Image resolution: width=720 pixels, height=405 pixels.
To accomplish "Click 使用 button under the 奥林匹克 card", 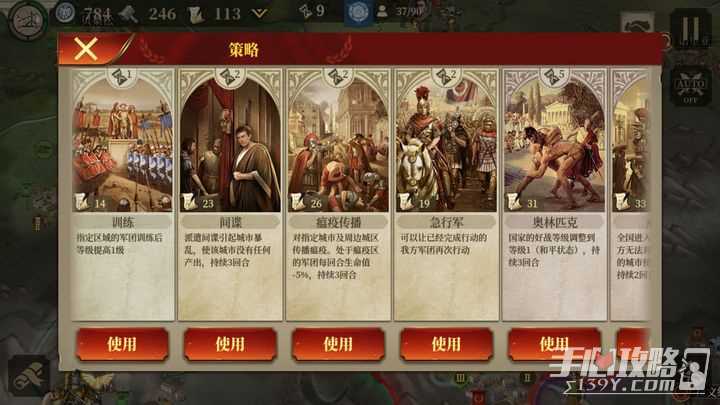I will (554, 344).
